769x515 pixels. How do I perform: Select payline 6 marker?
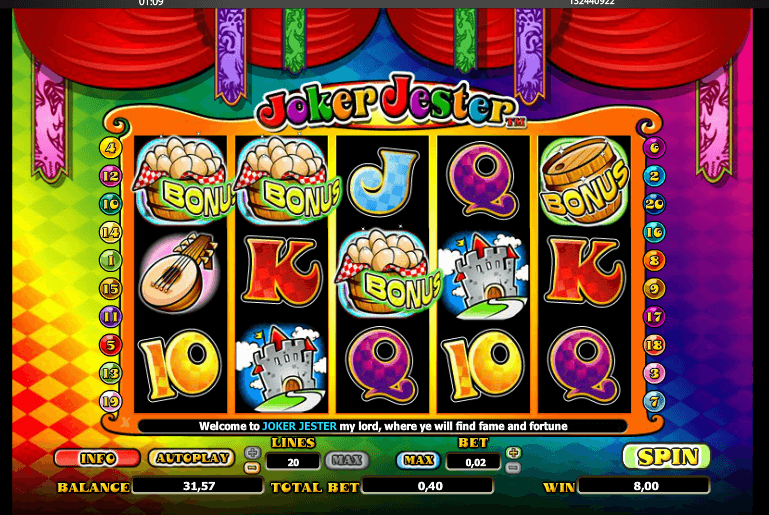point(656,148)
